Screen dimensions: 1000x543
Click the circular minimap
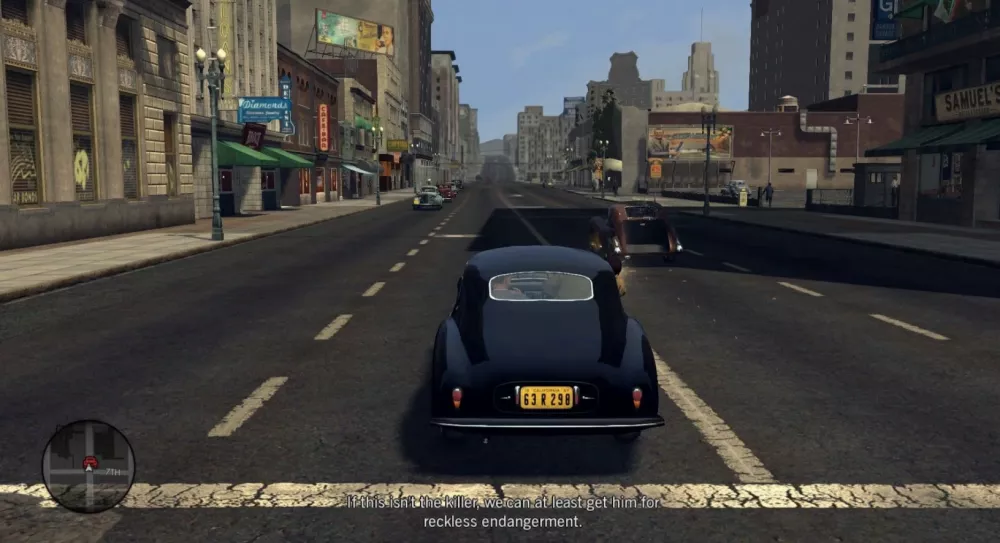click(x=88, y=466)
